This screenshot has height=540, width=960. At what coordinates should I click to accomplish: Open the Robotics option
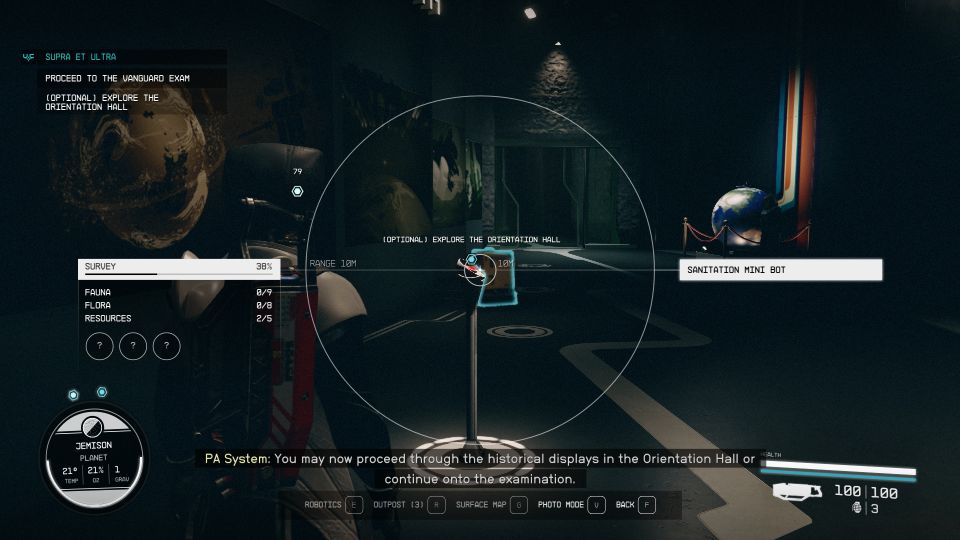pyautogui.click(x=332, y=505)
